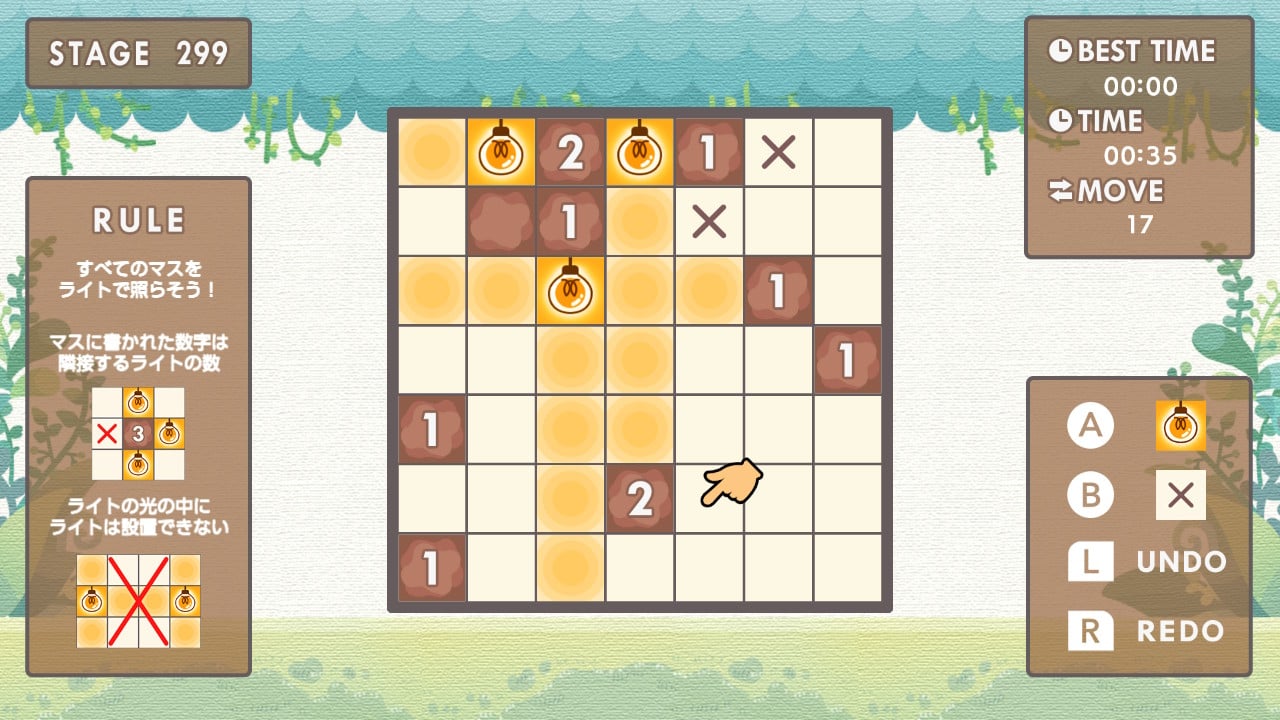Select the X-marked tile beside the board's top-right corner
This screenshot has height=720, width=1280.
pyautogui.click(x=778, y=152)
